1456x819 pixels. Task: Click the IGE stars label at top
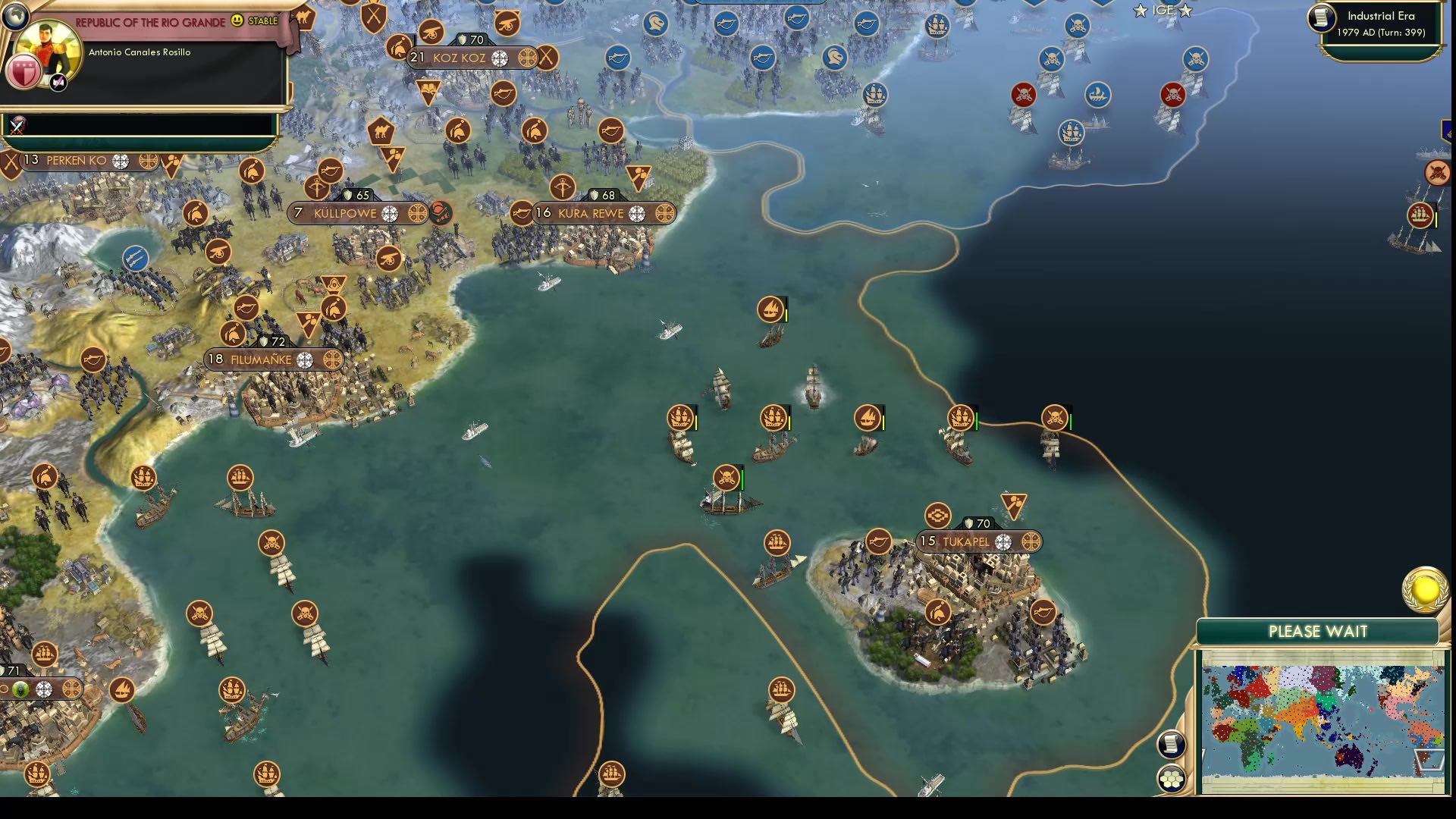pyautogui.click(x=1164, y=11)
